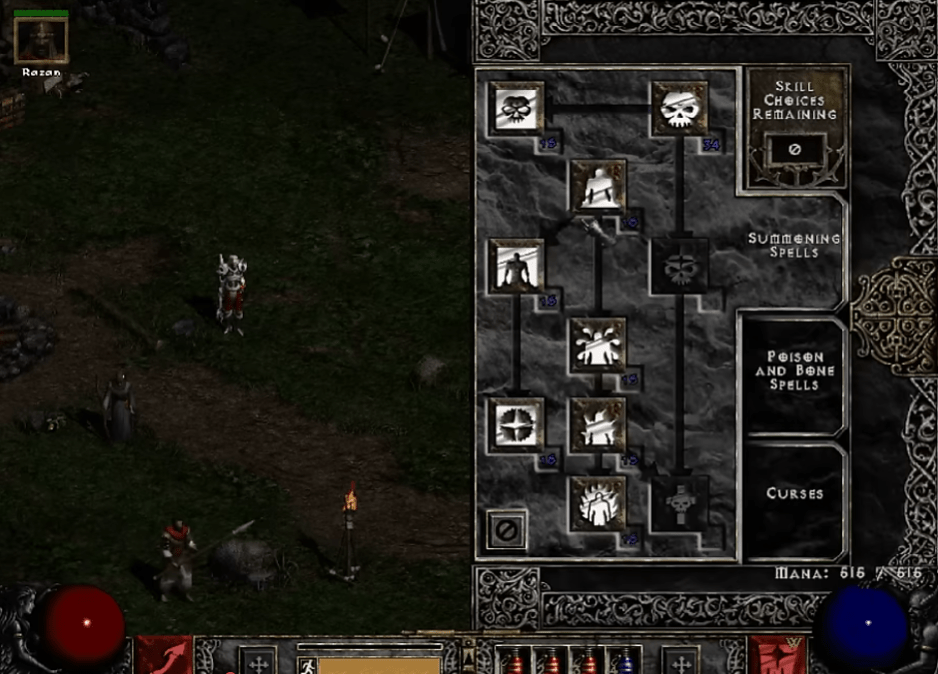The image size is (938, 674).
Task: Toggle the run/walk button
Action: coord(306,662)
